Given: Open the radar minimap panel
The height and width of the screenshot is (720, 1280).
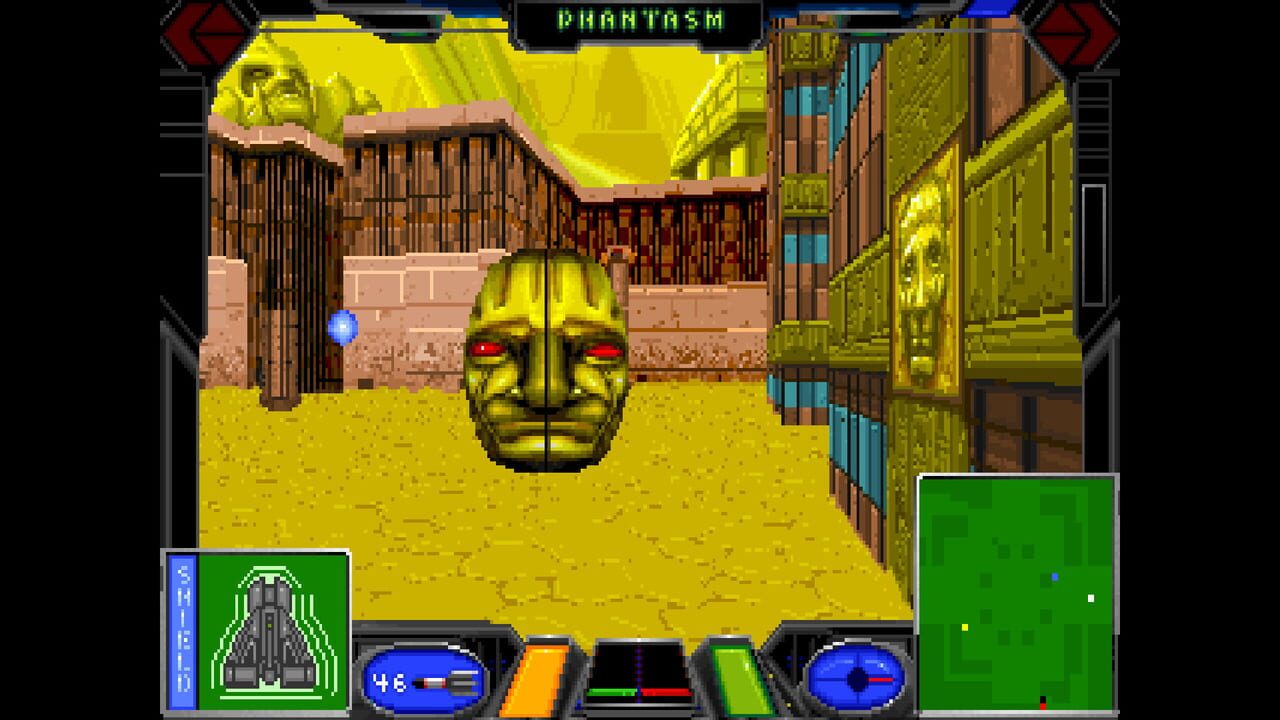Looking at the screenshot, I should (1017, 590).
